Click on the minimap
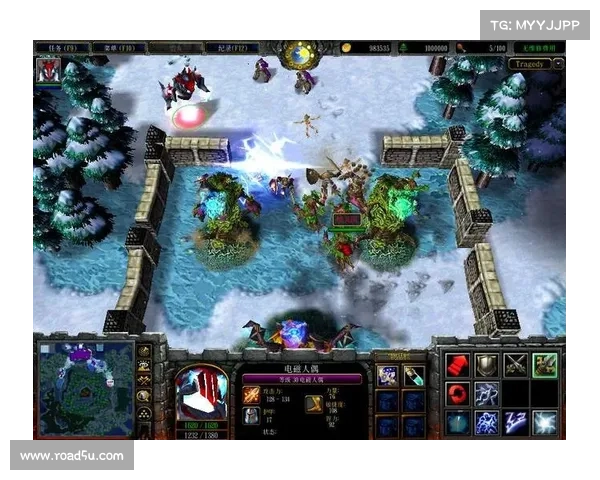Screen dimensions: 600x480 (86, 387)
